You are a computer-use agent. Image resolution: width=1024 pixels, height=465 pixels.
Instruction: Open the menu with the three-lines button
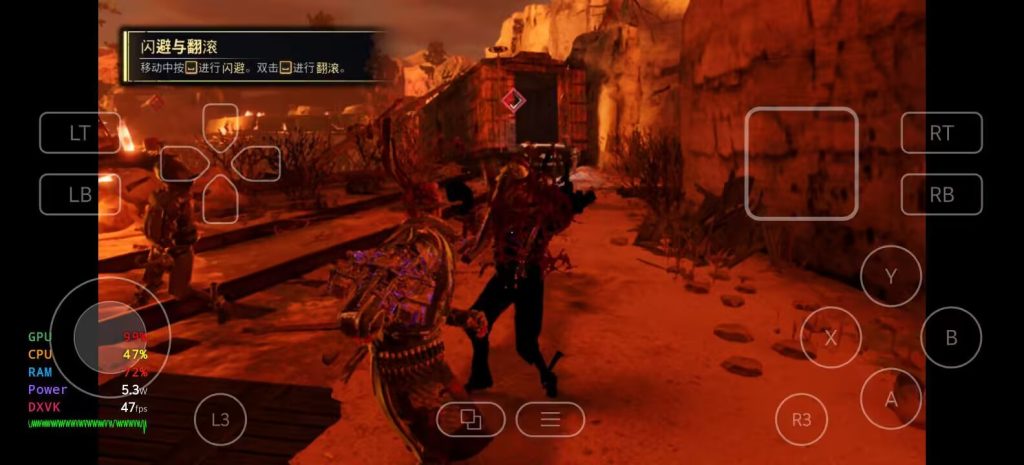550,419
